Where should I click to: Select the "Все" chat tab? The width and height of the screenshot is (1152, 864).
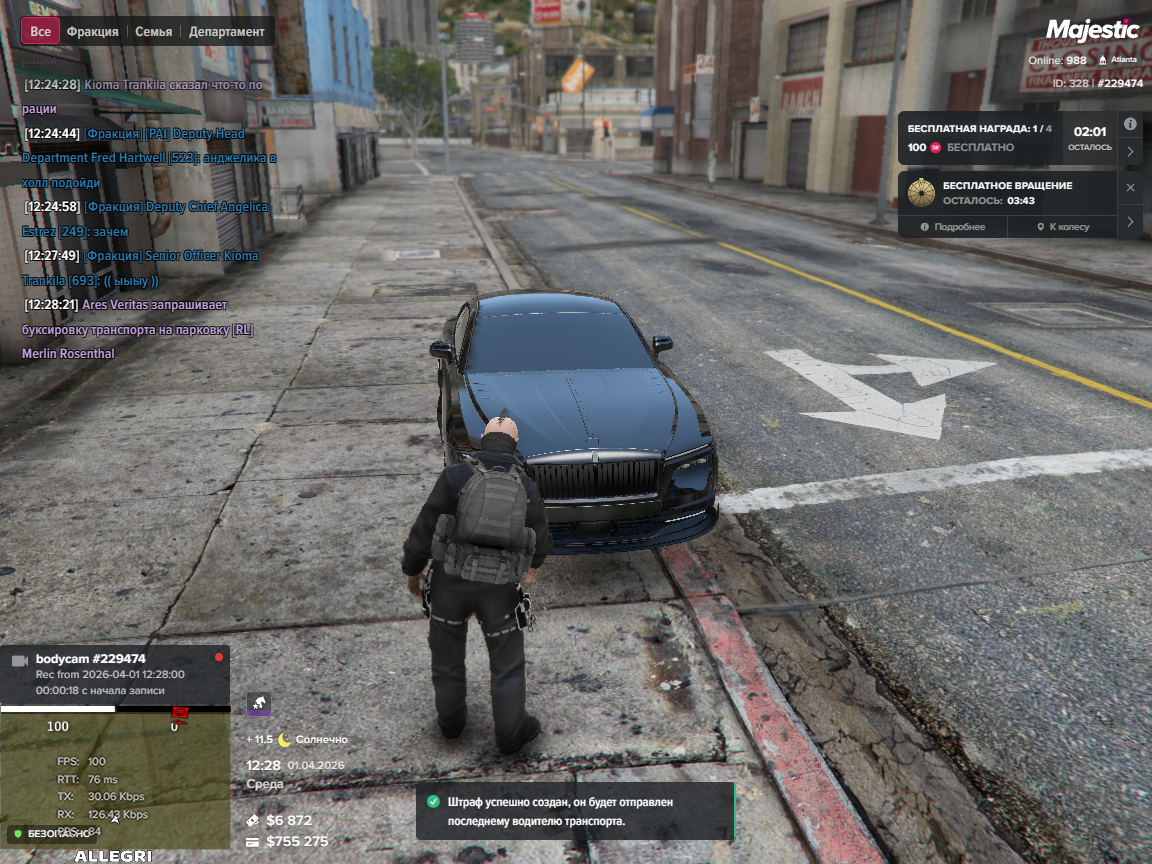point(40,31)
